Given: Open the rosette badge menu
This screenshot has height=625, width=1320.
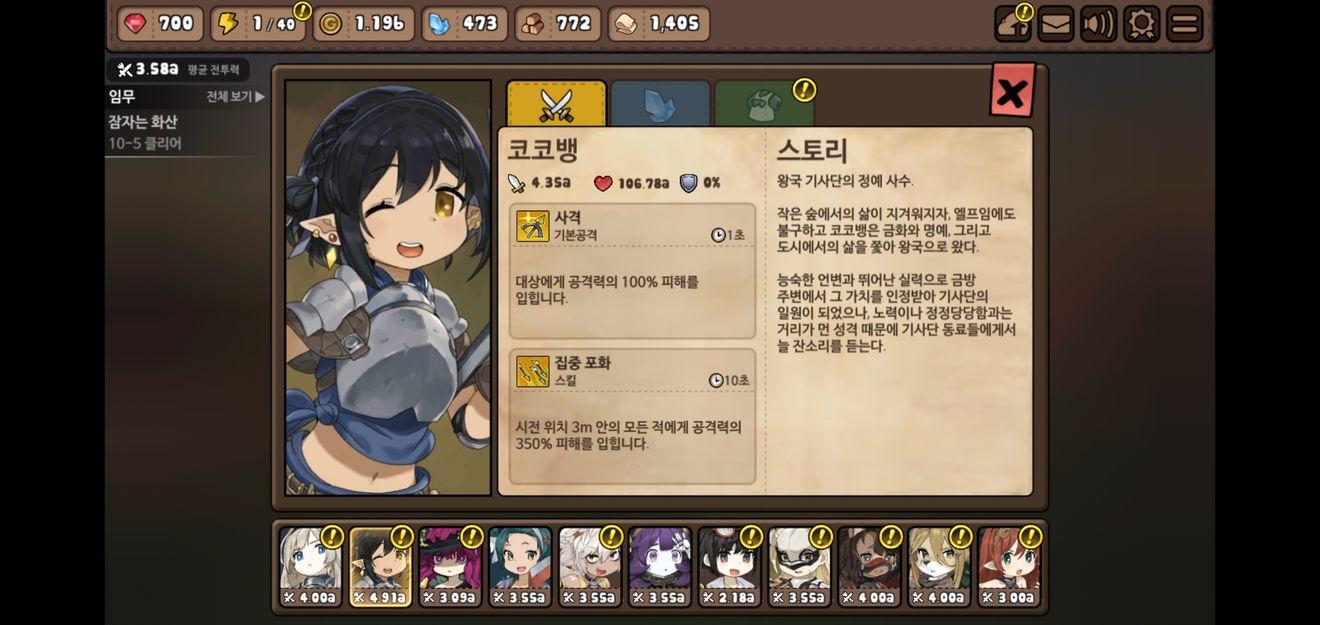Looking at the screenshot, I should 1141,24.
